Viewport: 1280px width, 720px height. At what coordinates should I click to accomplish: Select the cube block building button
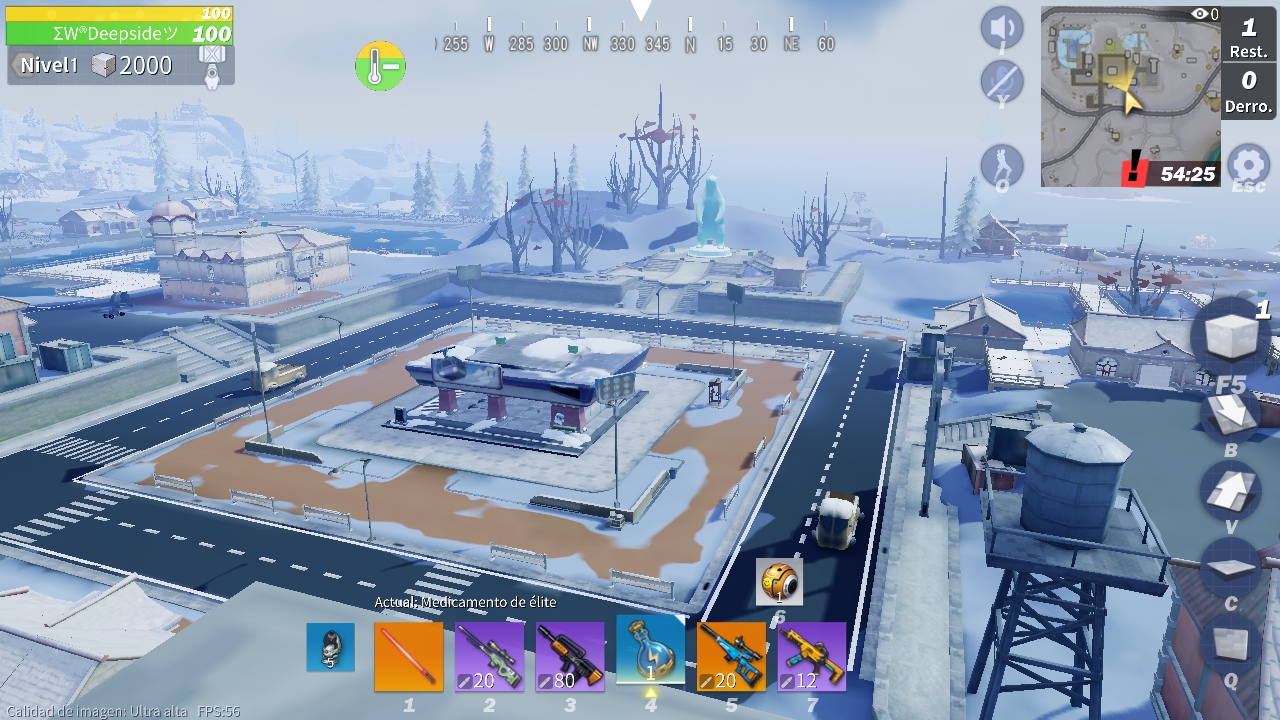1231,336
